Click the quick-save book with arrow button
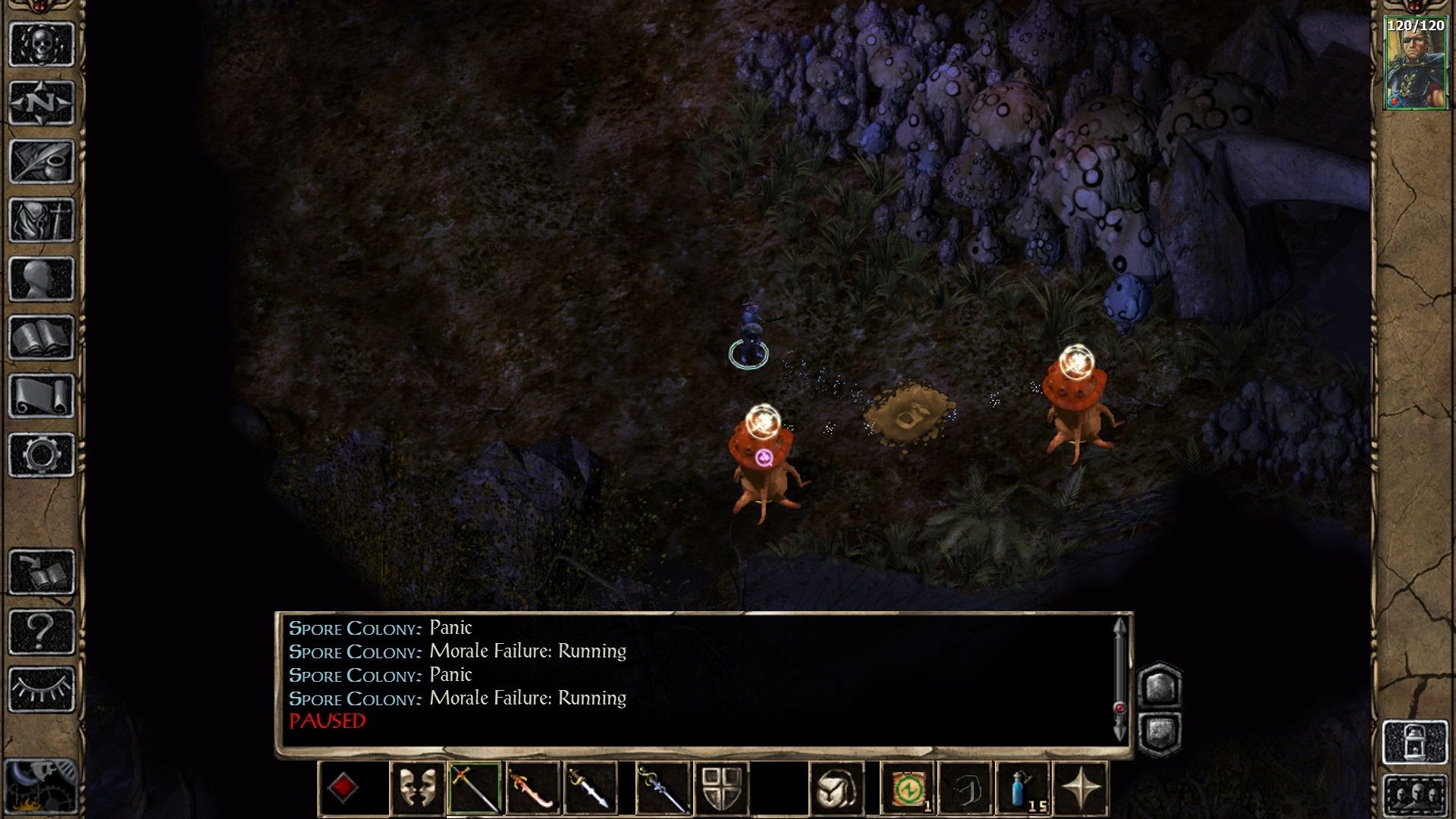The width and height of the screenshot is (1456, 819). pyautogui.click(x=42, y=572)
